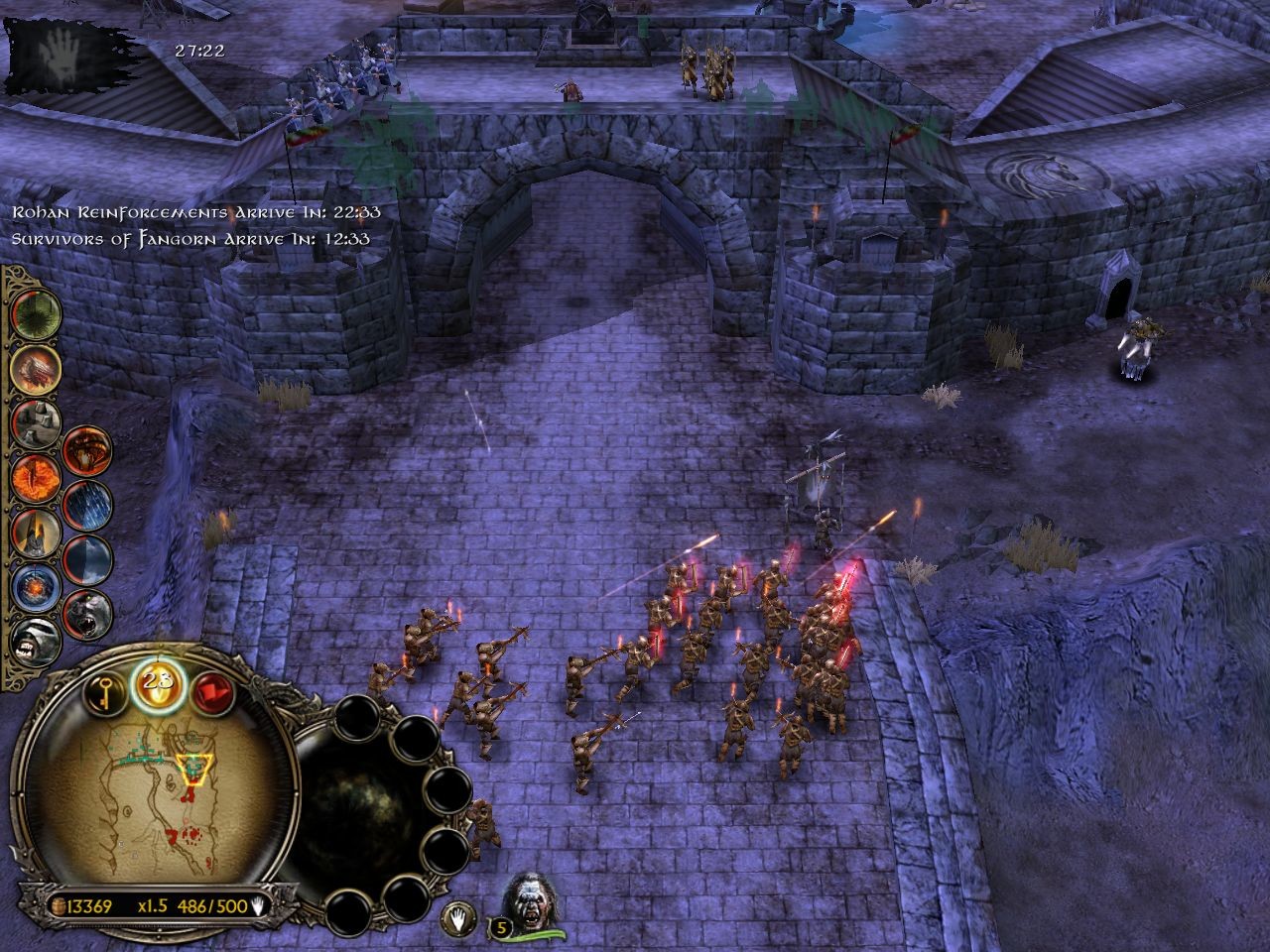Select the Dragon Strike power on the sidebar
Screen dimensions: 1270x952
coord(35,369)
